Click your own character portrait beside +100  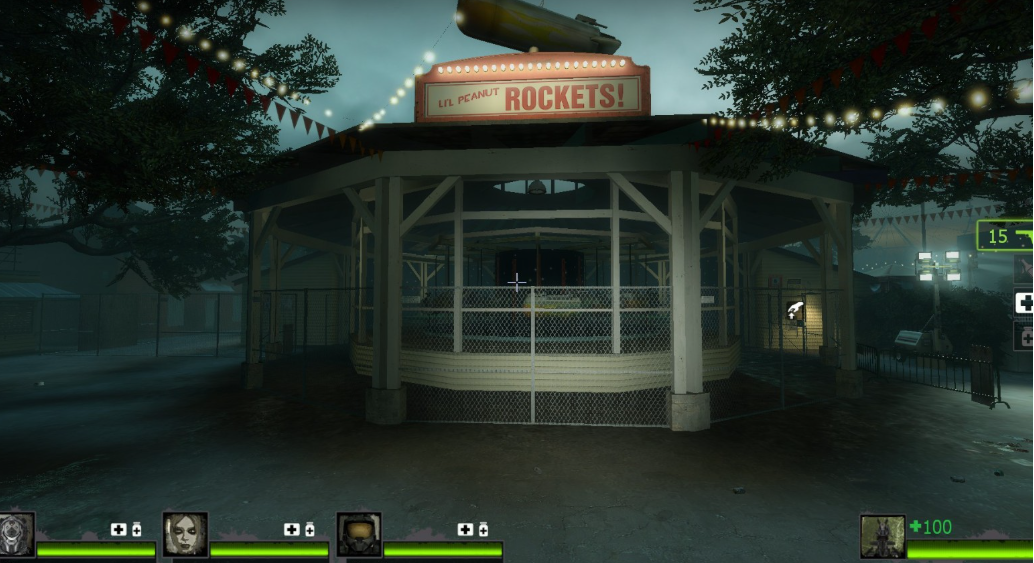(882, 536)
